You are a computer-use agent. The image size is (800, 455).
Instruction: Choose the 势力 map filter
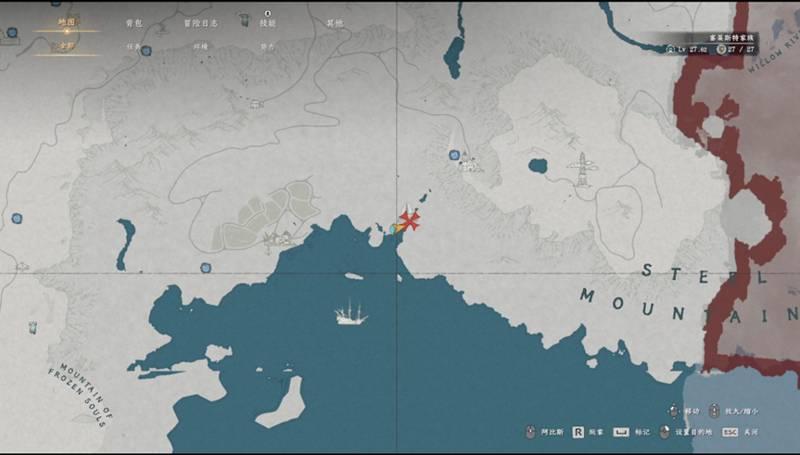pos(268,46)
